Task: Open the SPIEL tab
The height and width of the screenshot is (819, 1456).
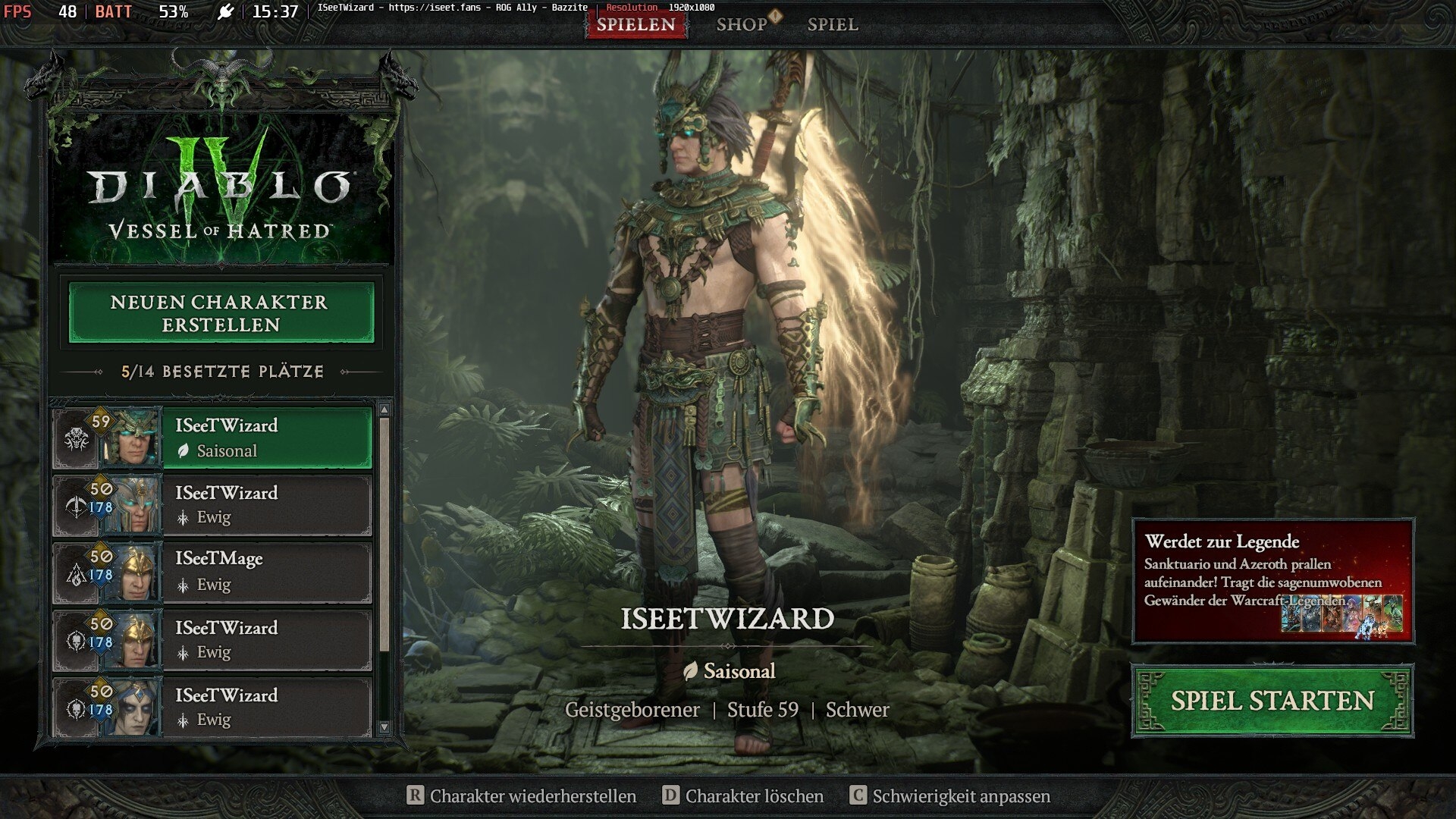Action: (x=833, y=24)
